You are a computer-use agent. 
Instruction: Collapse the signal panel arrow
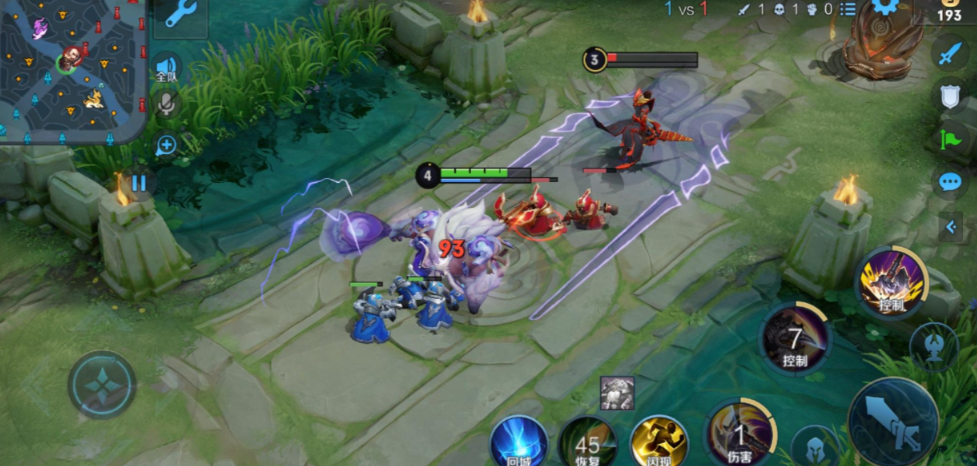click(951, 227)
